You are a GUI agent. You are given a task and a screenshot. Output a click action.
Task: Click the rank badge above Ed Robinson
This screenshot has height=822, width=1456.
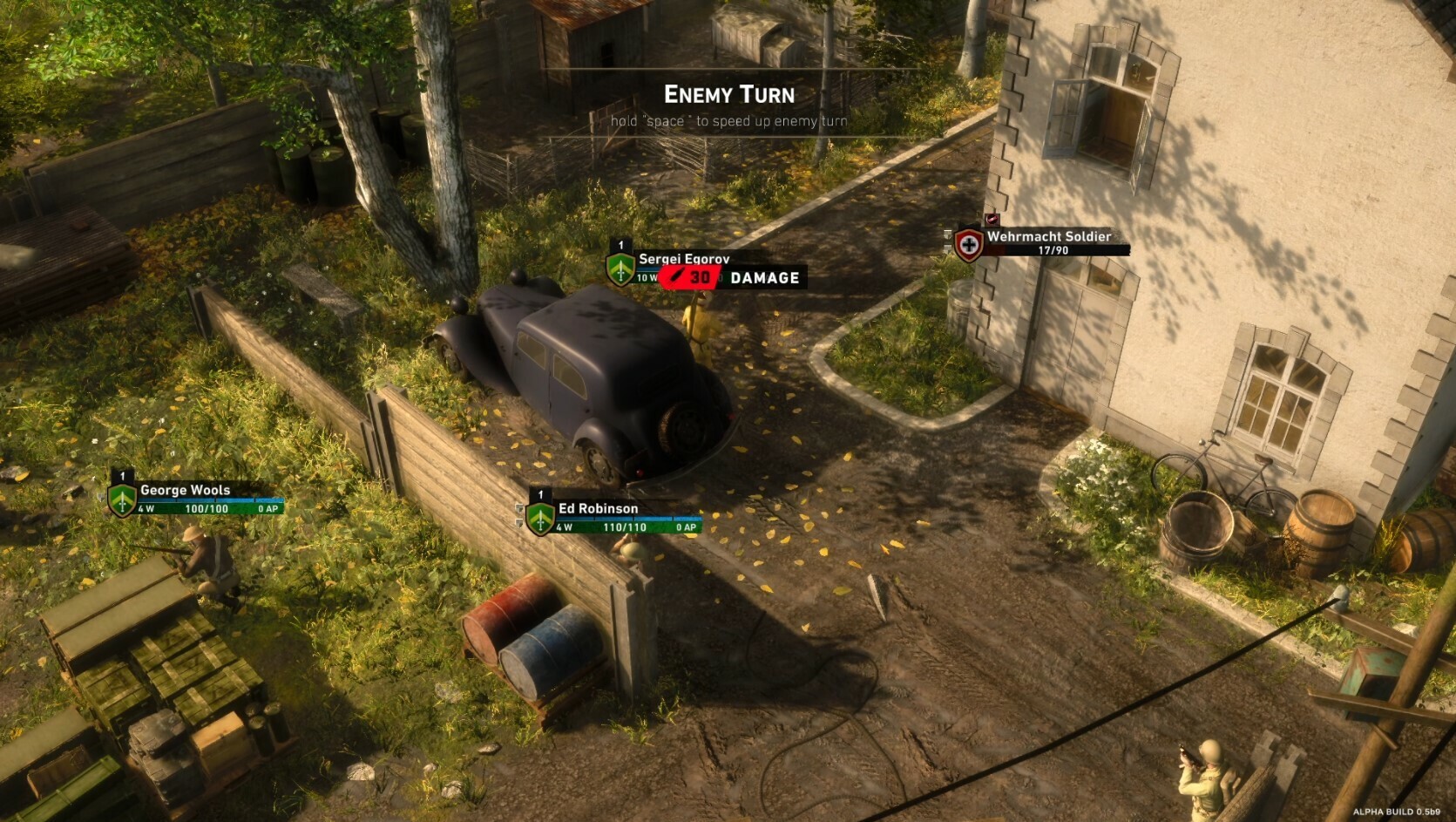point(538,495)
